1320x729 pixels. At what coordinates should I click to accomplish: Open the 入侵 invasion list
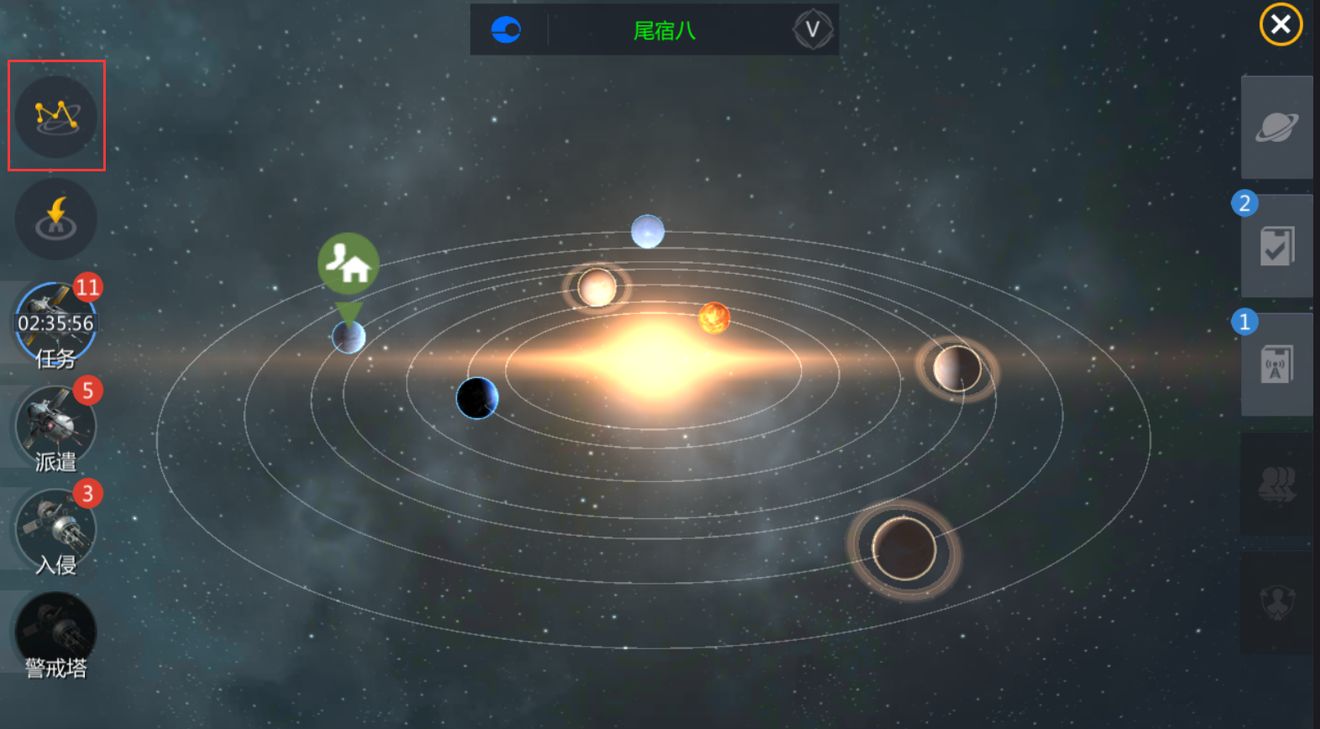pos(56,531)
